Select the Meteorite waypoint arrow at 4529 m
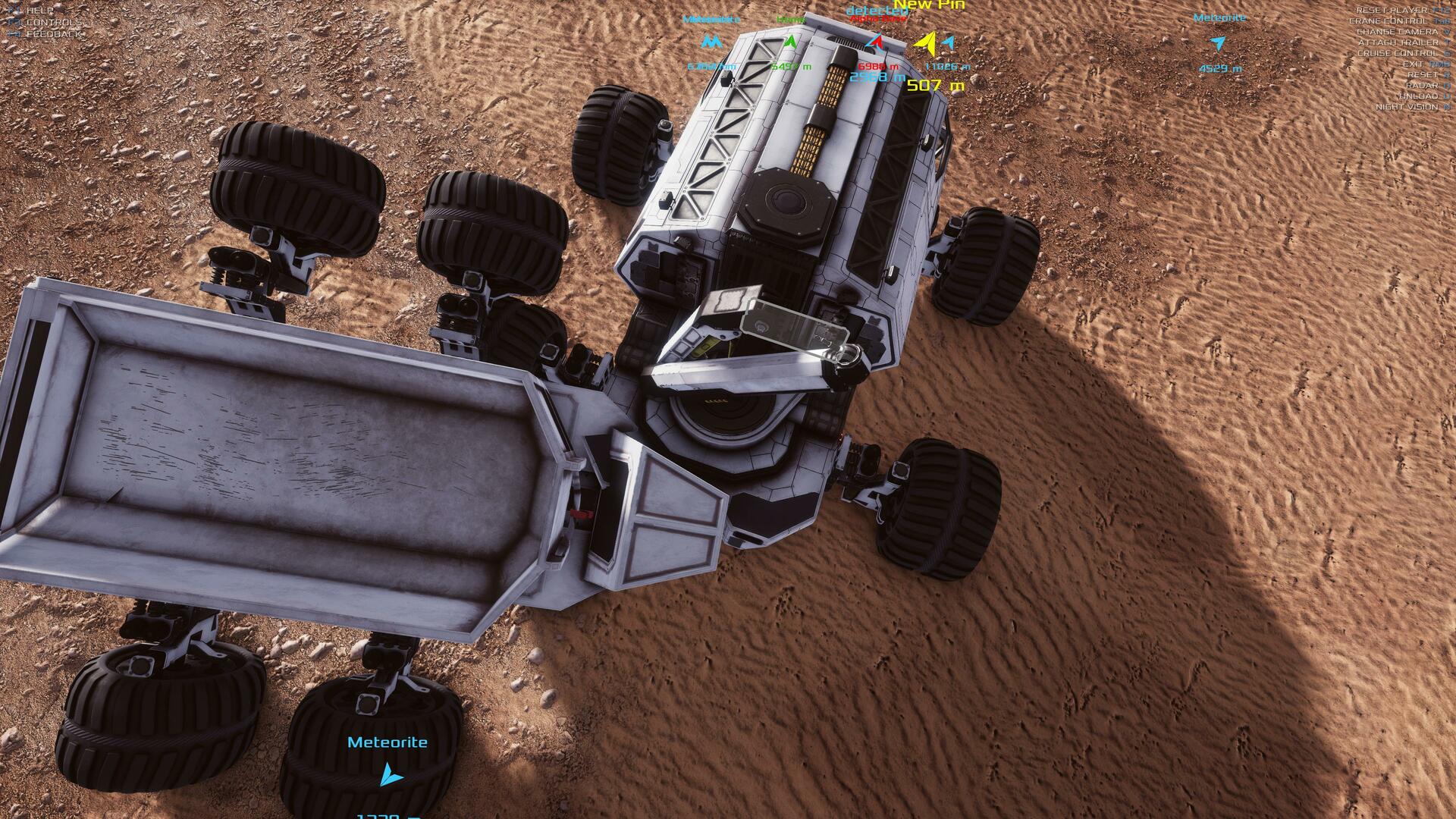This screenshot has width=1456, height=819. point(1218,43)
